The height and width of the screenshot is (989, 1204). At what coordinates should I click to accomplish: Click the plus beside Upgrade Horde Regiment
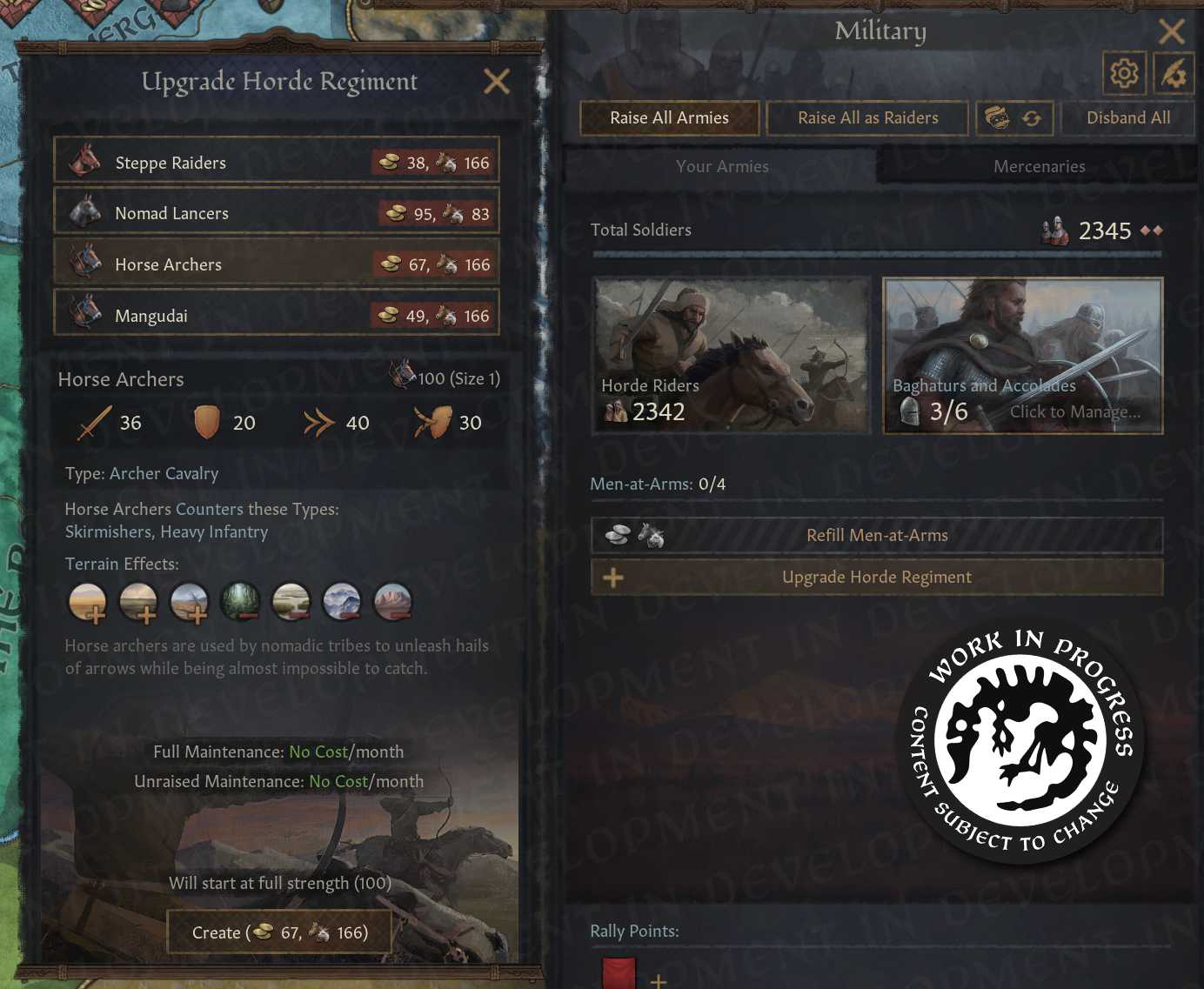pyautogui.click(x=612, y=577)
